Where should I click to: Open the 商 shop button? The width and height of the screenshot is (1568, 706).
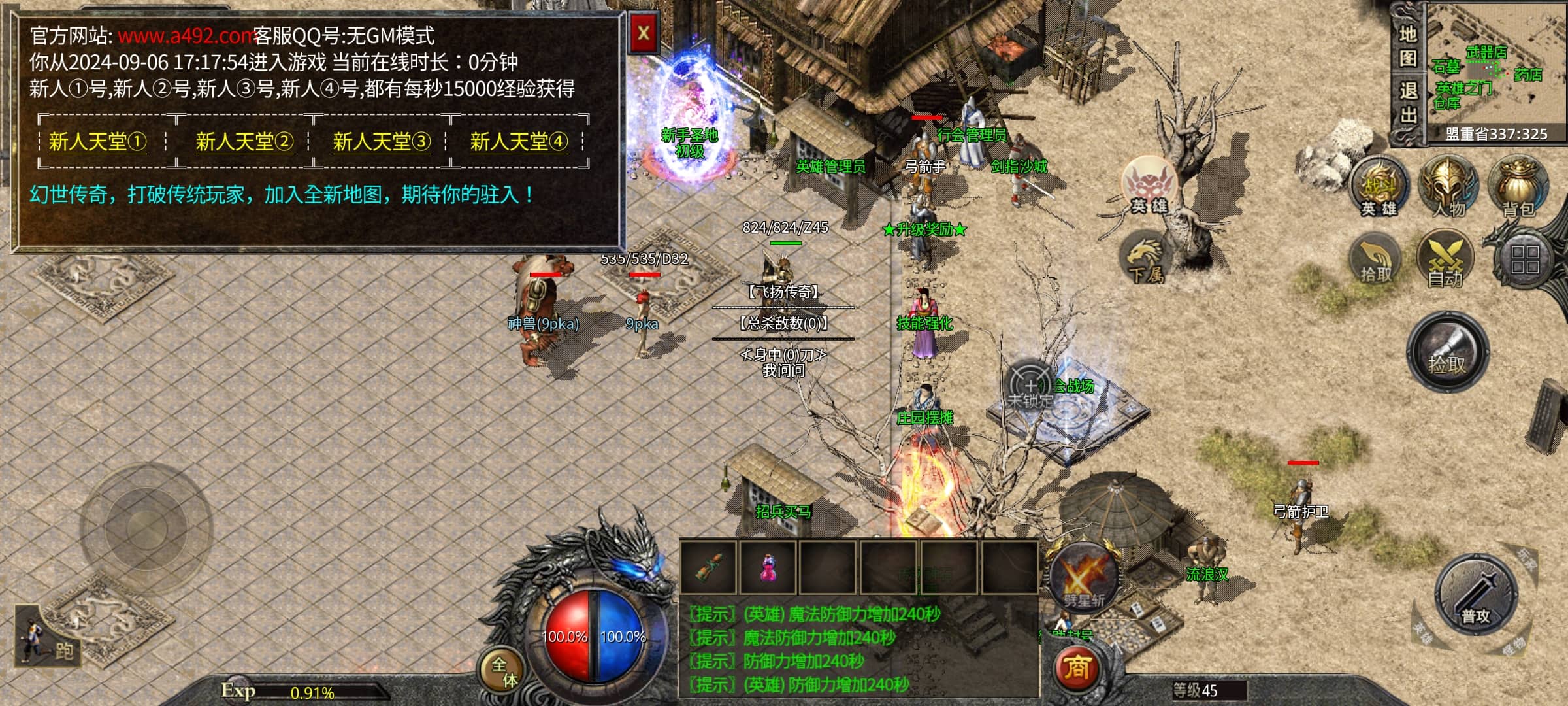[x=1077, y=668]
